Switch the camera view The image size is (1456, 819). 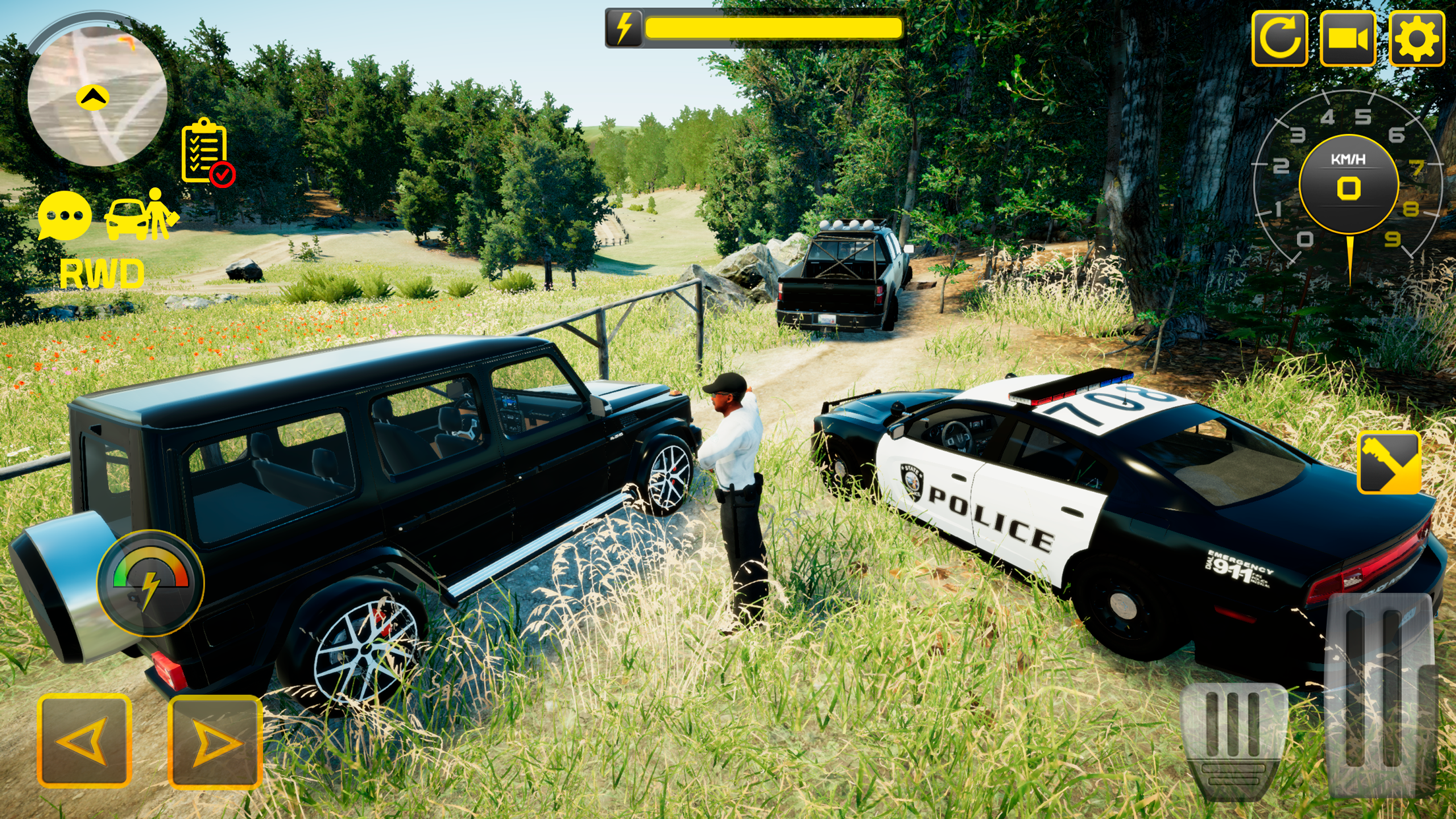pos(1347,38)
